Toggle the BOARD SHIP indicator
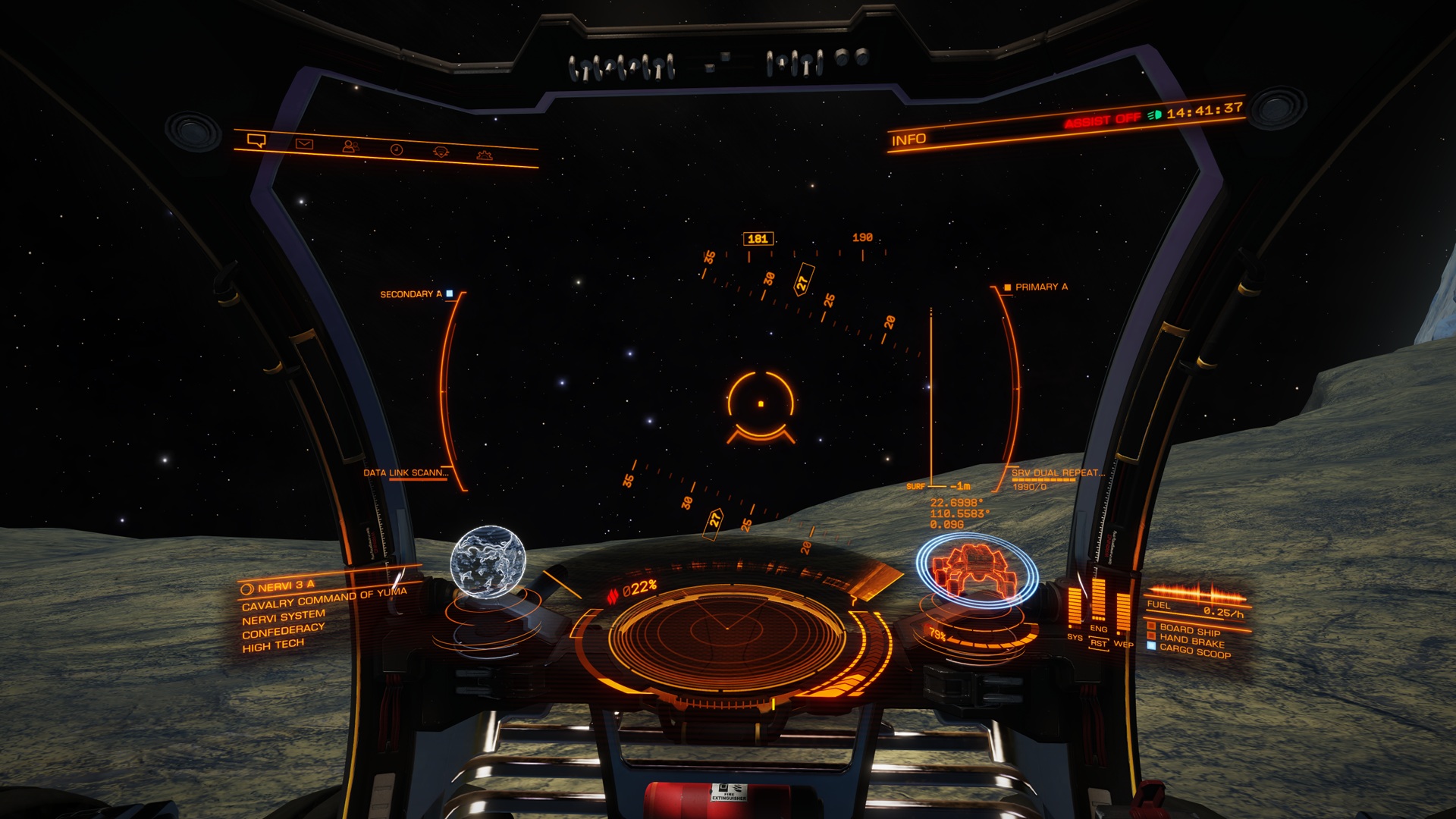Viewport: 1456px width, 819px height. pos(1189,629)
